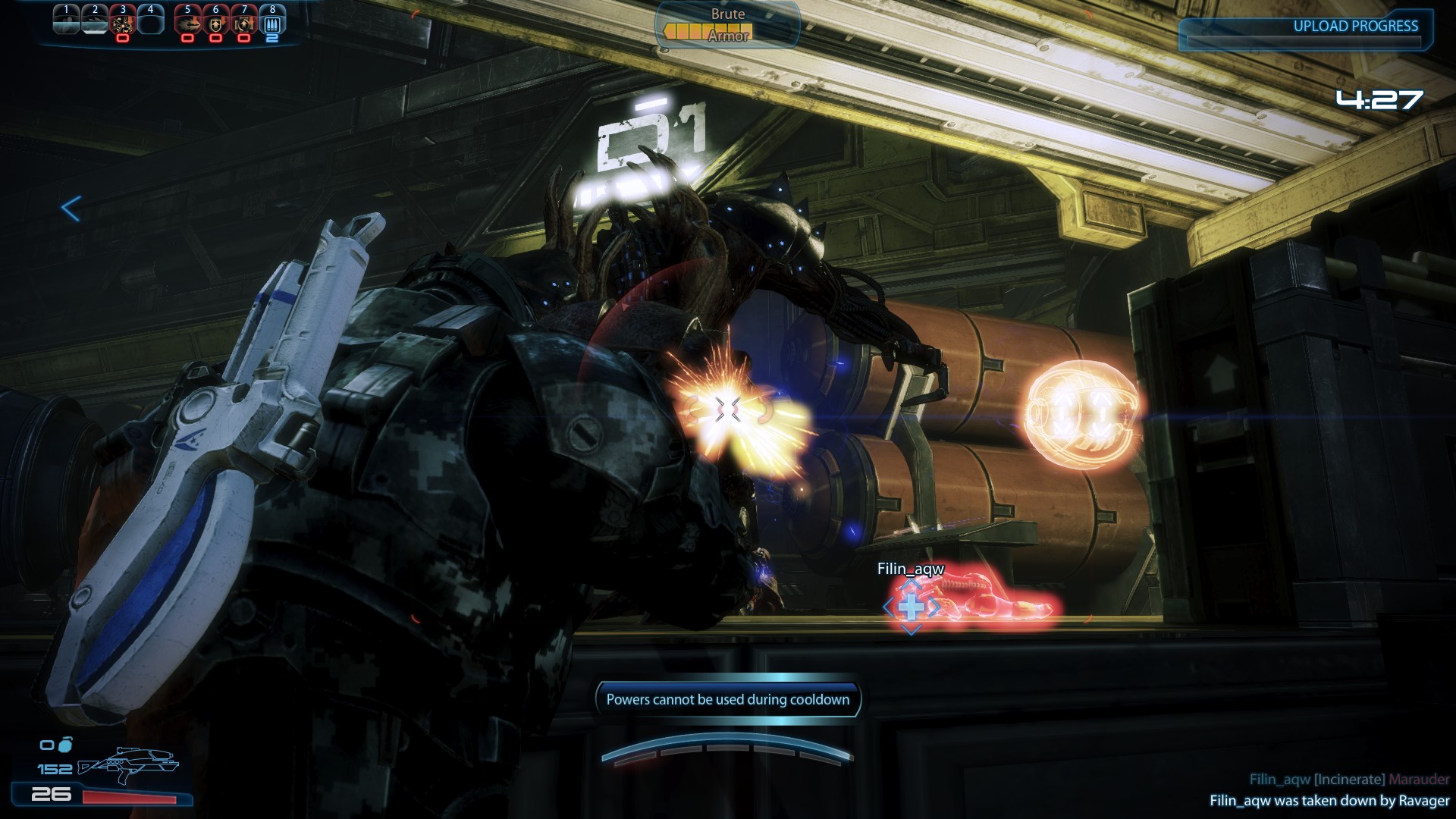Image resolution: width=1456 pixels, height=819 pixels.
Task: Click the glowing orange upload objective marker
Action: [1080, 415]
